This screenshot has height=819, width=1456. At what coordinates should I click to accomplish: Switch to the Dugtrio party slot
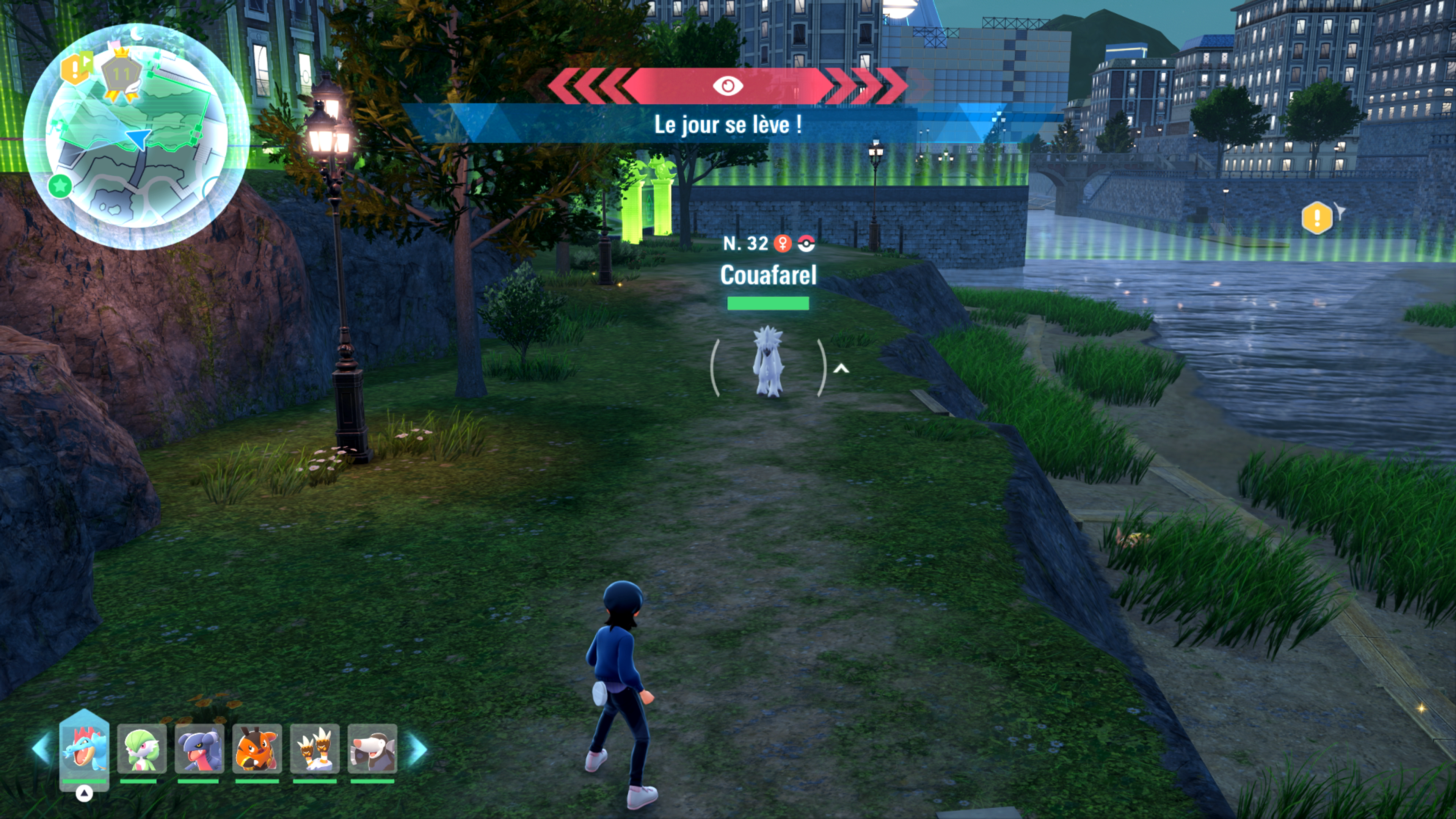(x=315, y=748)
